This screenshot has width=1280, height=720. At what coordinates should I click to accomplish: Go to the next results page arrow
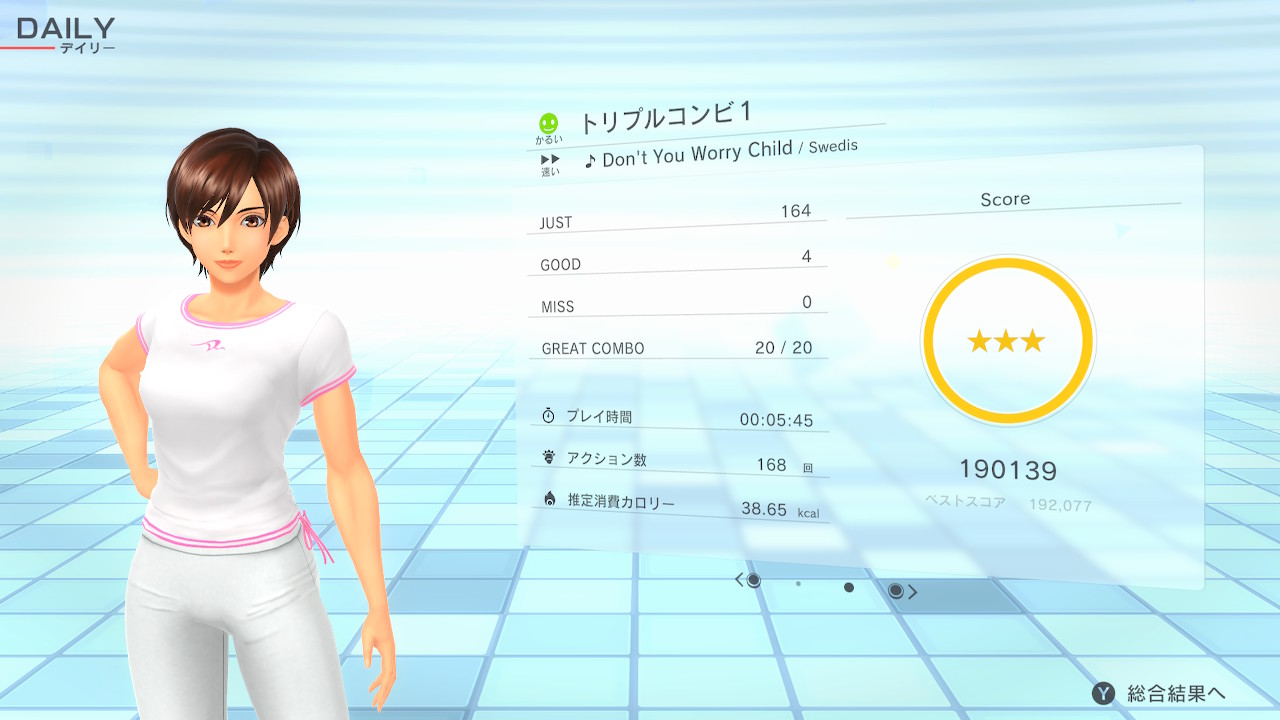tap(912, 592)
